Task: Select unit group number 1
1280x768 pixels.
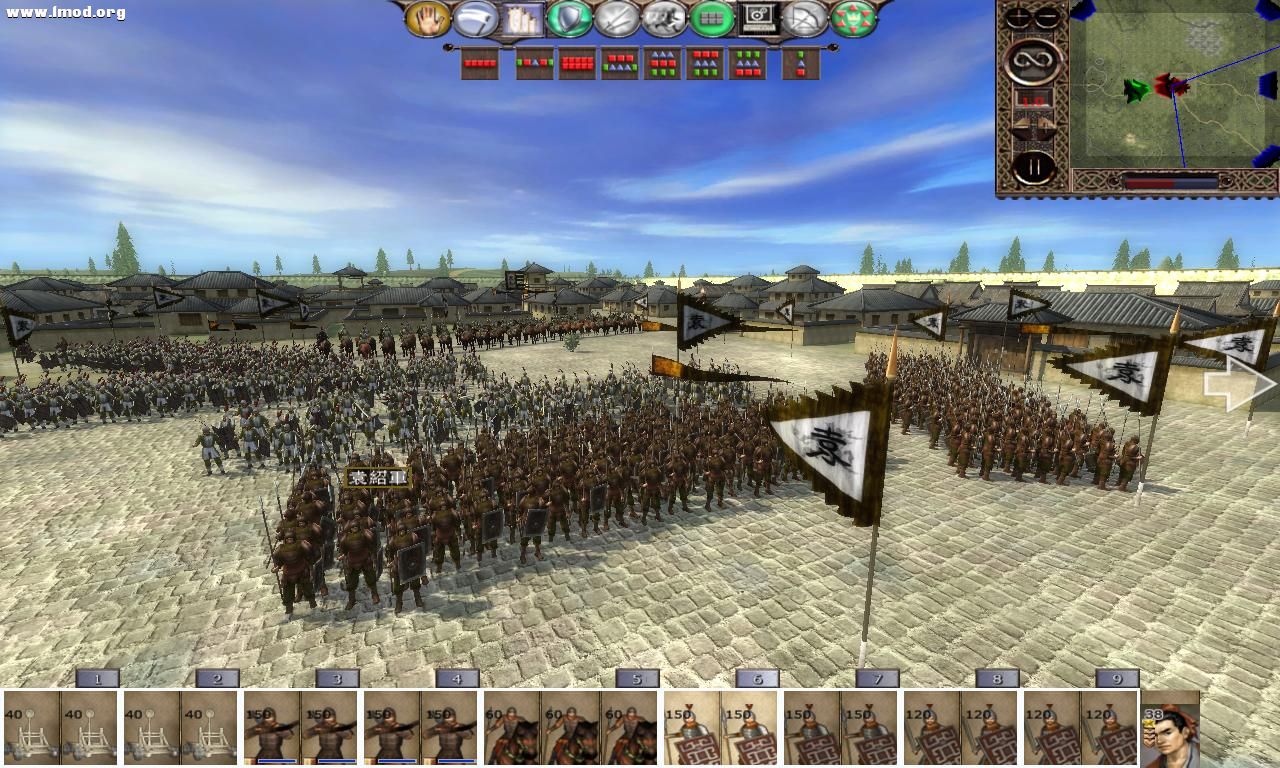Action: pos(97,678)
